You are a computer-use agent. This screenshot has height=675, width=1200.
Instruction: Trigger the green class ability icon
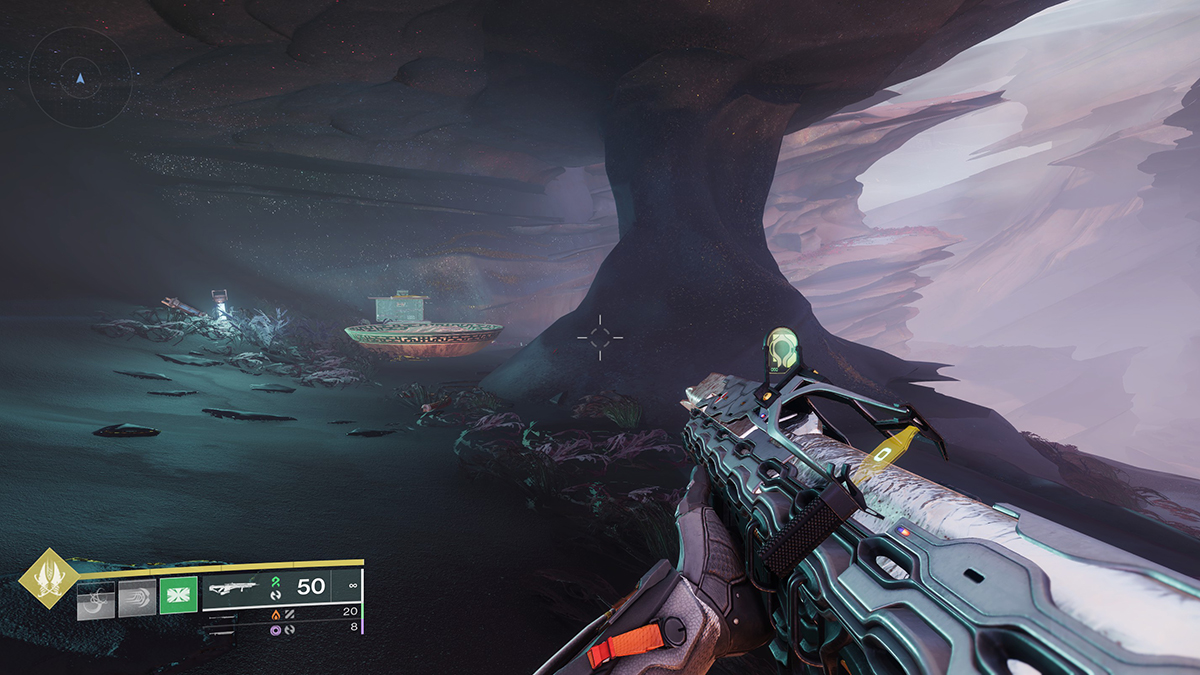tap(178, 596)
